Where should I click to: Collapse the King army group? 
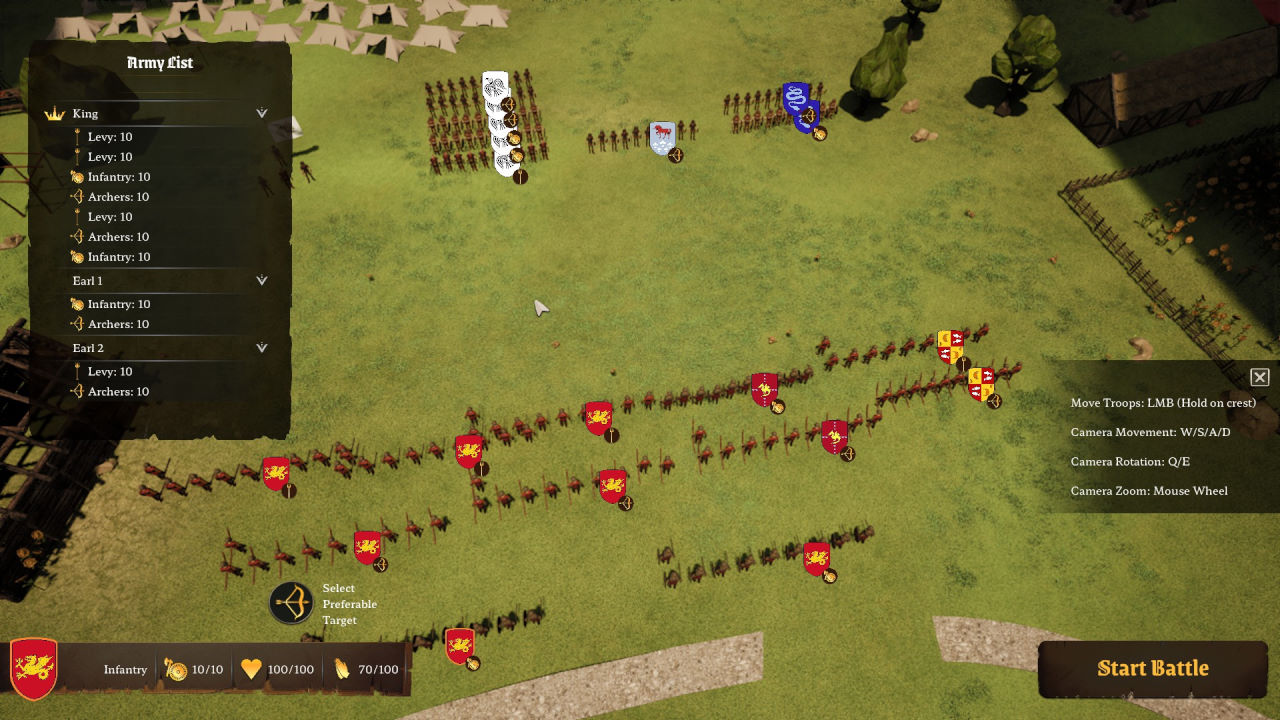point(262,113)
